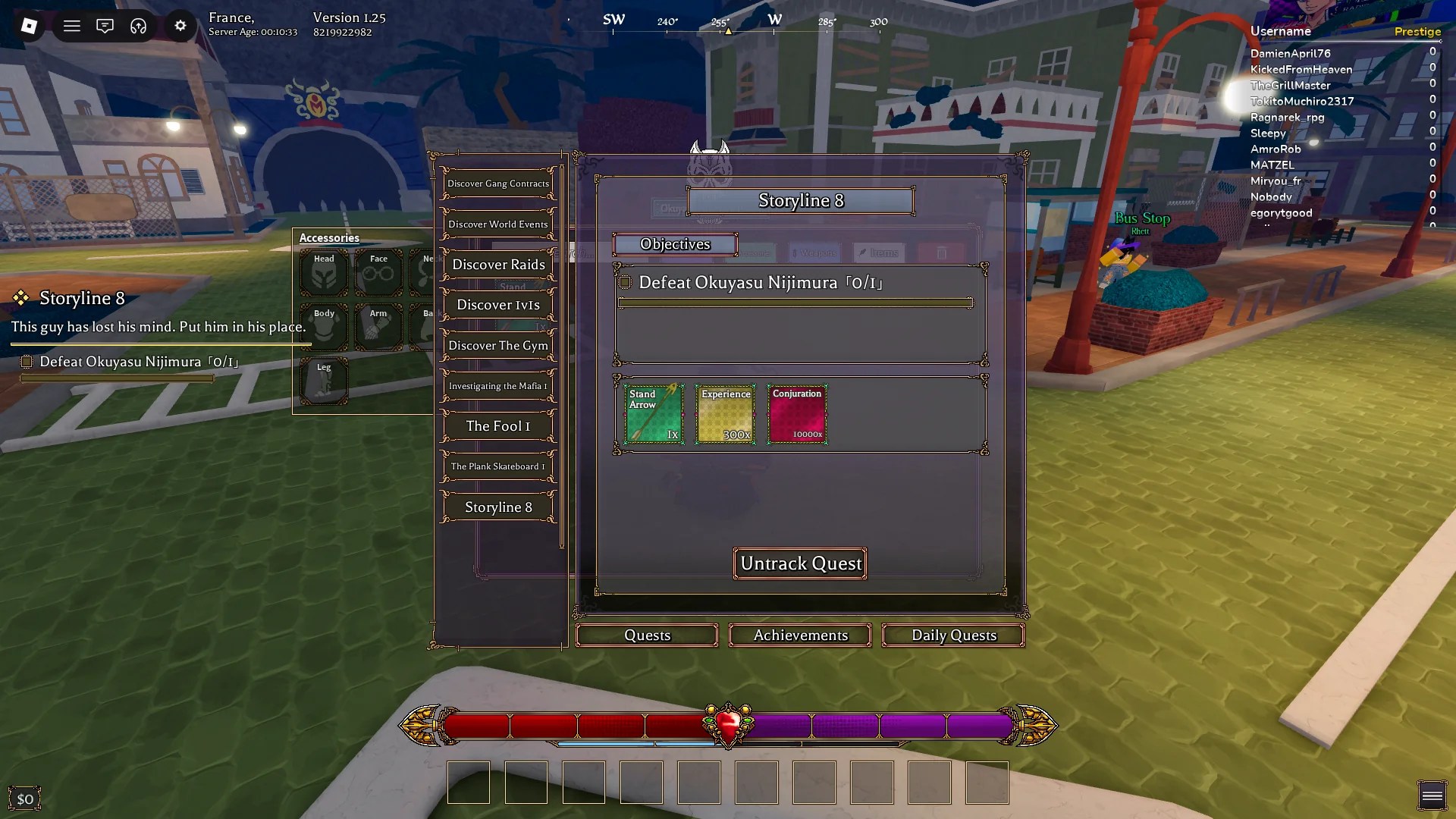
Task: Open the Daily Quests tab
Action: (953, 635)
